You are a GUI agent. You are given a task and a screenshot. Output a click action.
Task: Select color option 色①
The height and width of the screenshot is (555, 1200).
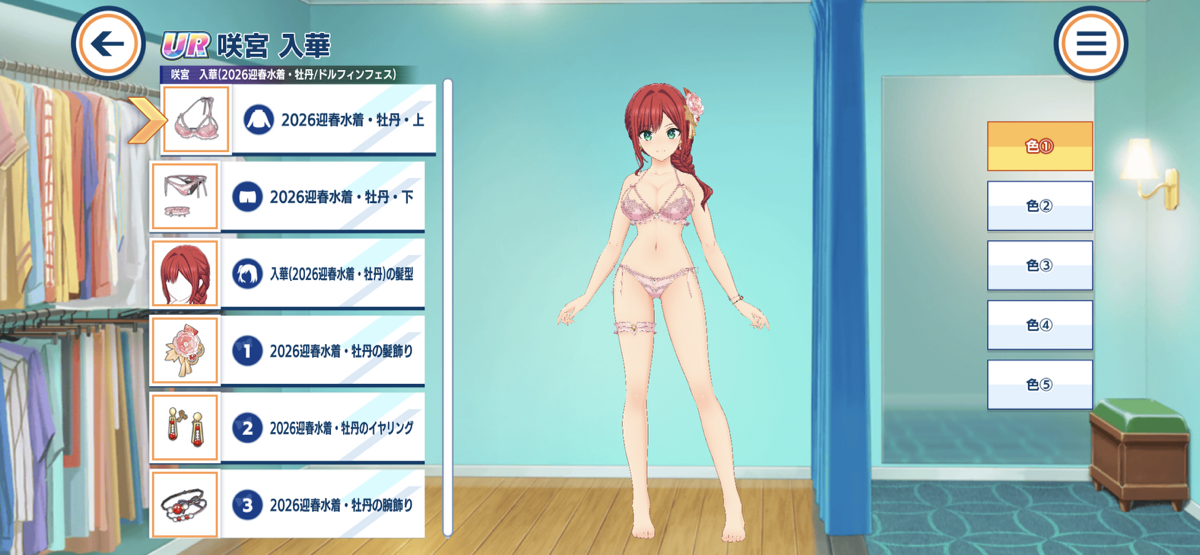(x=1040, y=146)
